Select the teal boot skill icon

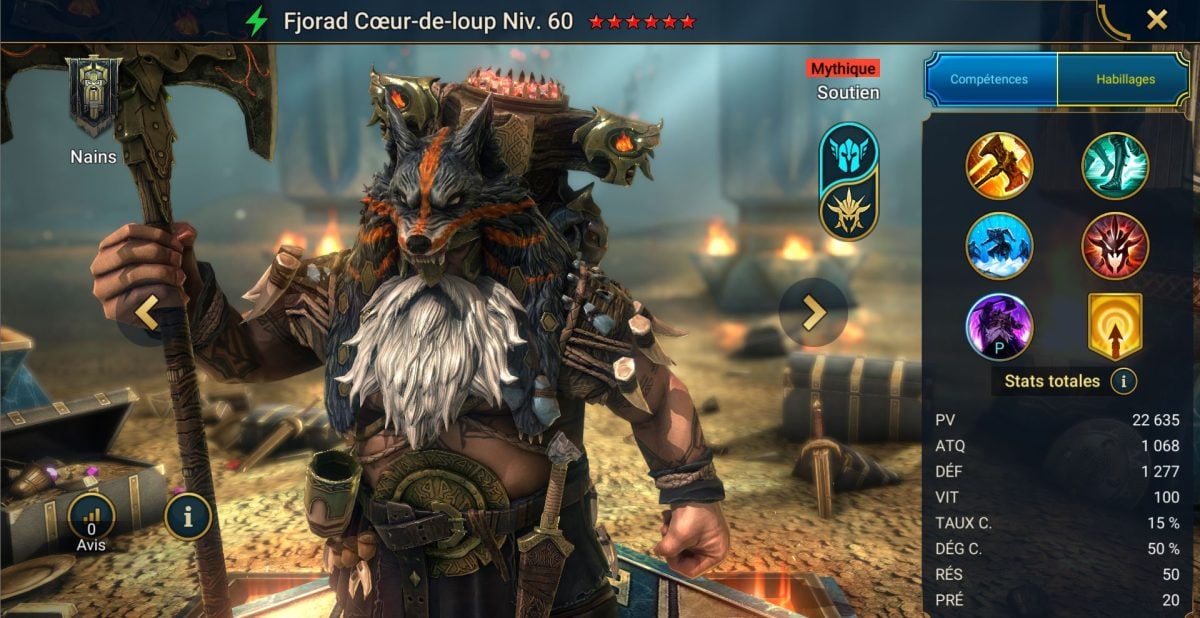point(1115,166)
